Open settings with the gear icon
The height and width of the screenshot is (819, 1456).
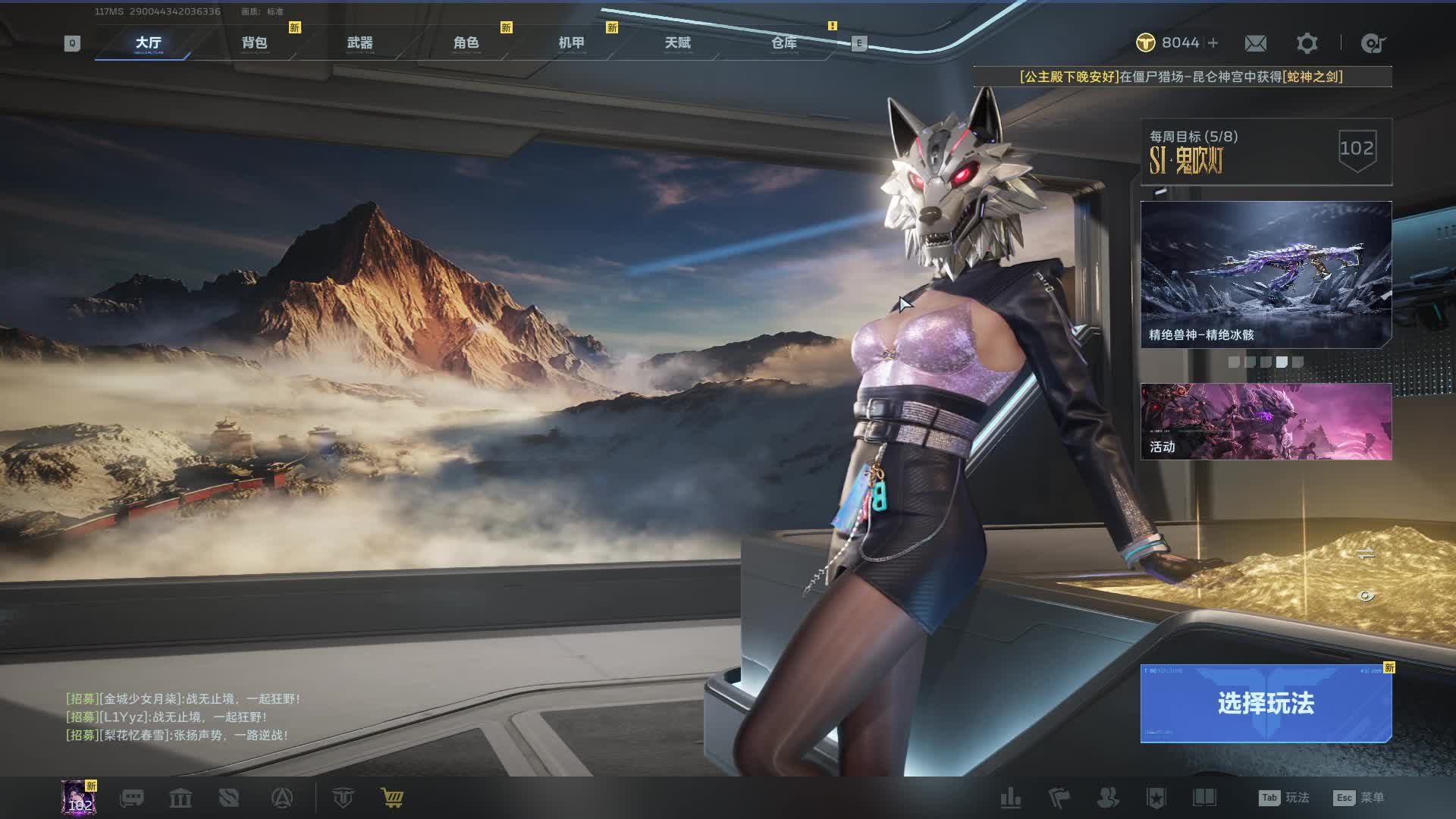(x=1307, y=43)
